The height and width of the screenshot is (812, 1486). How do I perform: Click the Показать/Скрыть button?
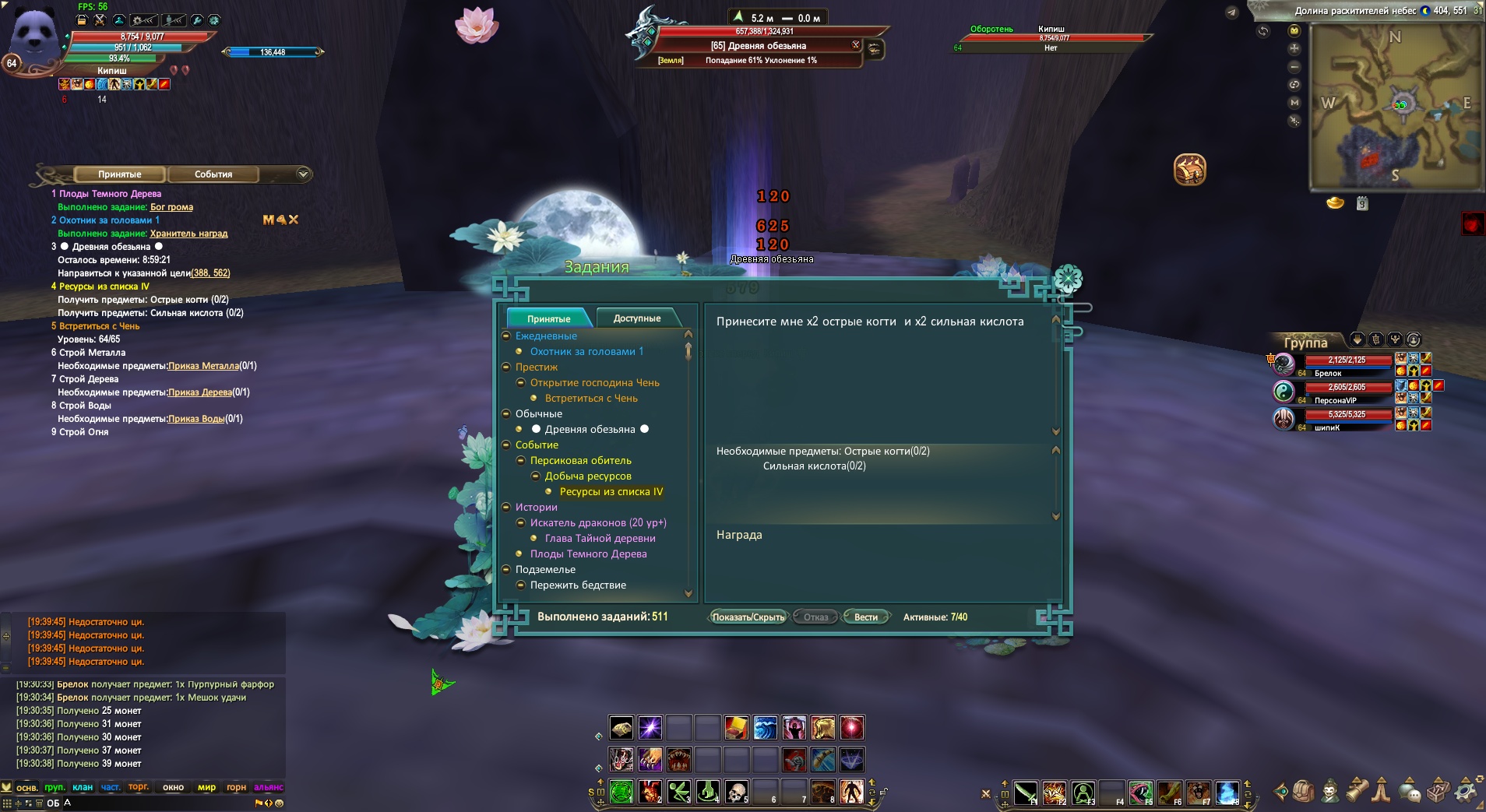[748, 617]
